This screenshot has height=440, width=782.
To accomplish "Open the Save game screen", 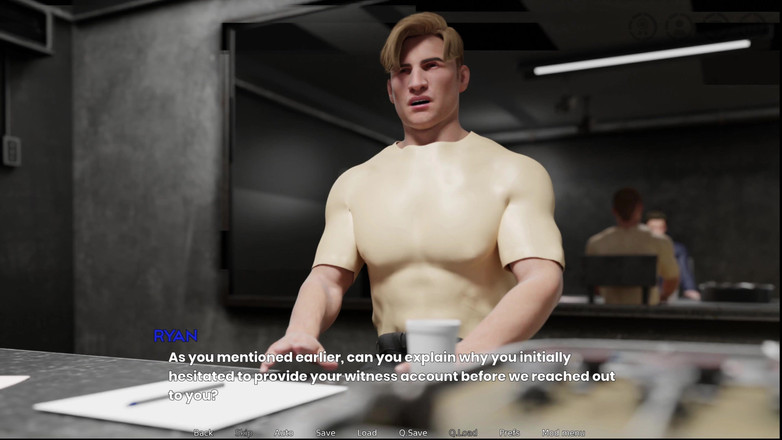I will click(x=326, y=433).
